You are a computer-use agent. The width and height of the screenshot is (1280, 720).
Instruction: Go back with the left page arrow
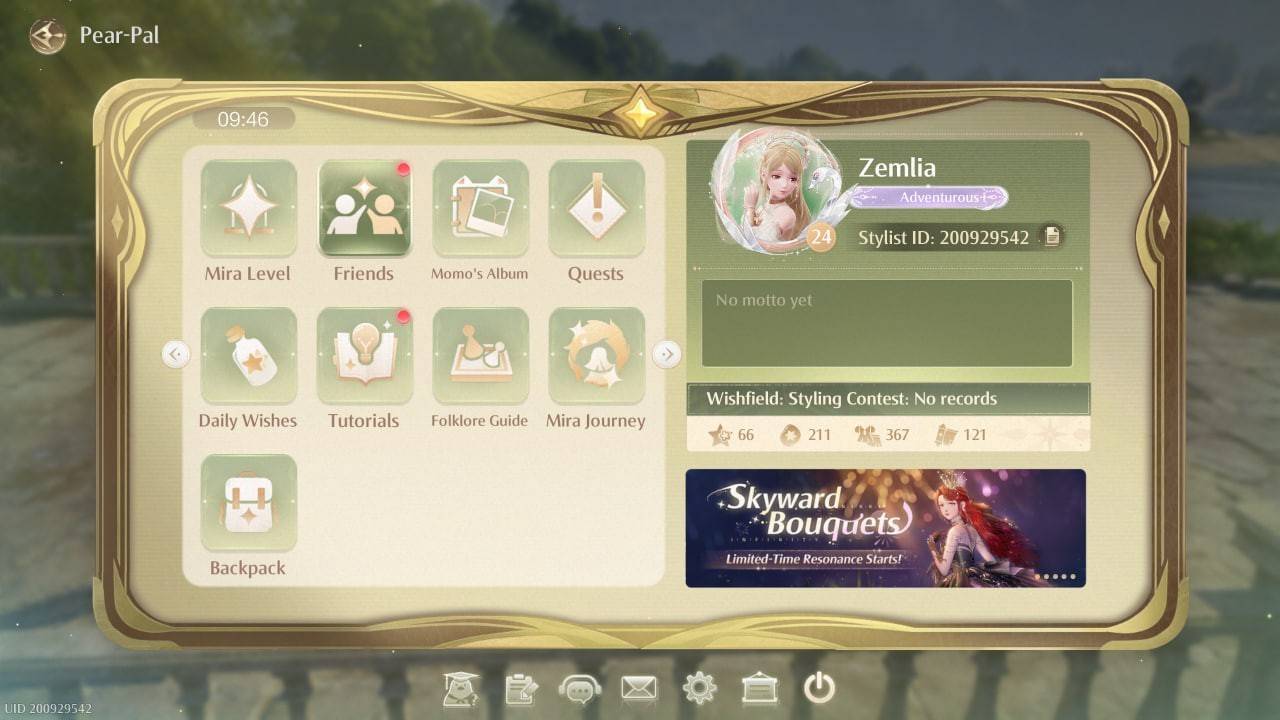tap(176, 354)
